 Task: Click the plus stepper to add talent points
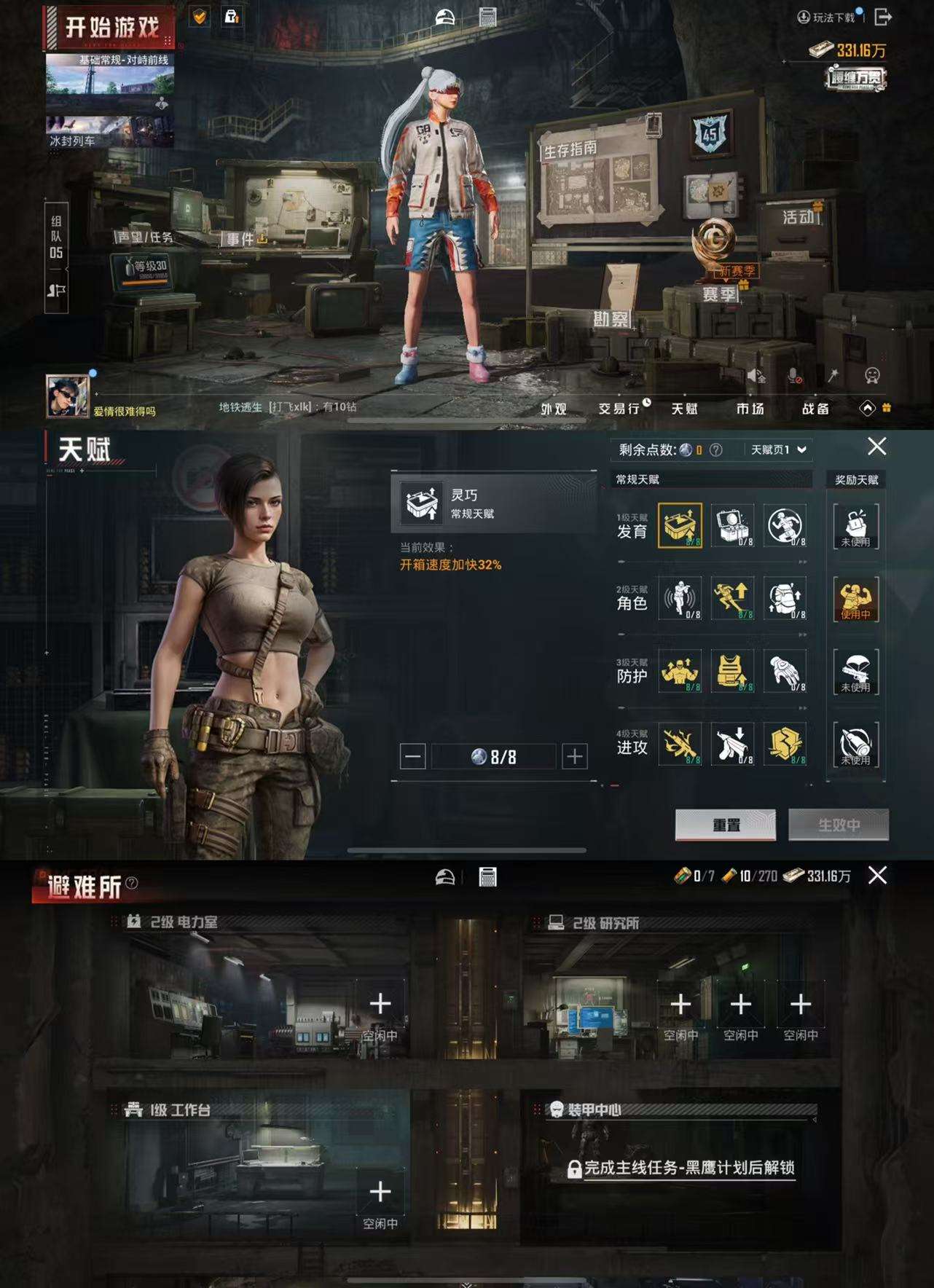[x=576, y=755]
